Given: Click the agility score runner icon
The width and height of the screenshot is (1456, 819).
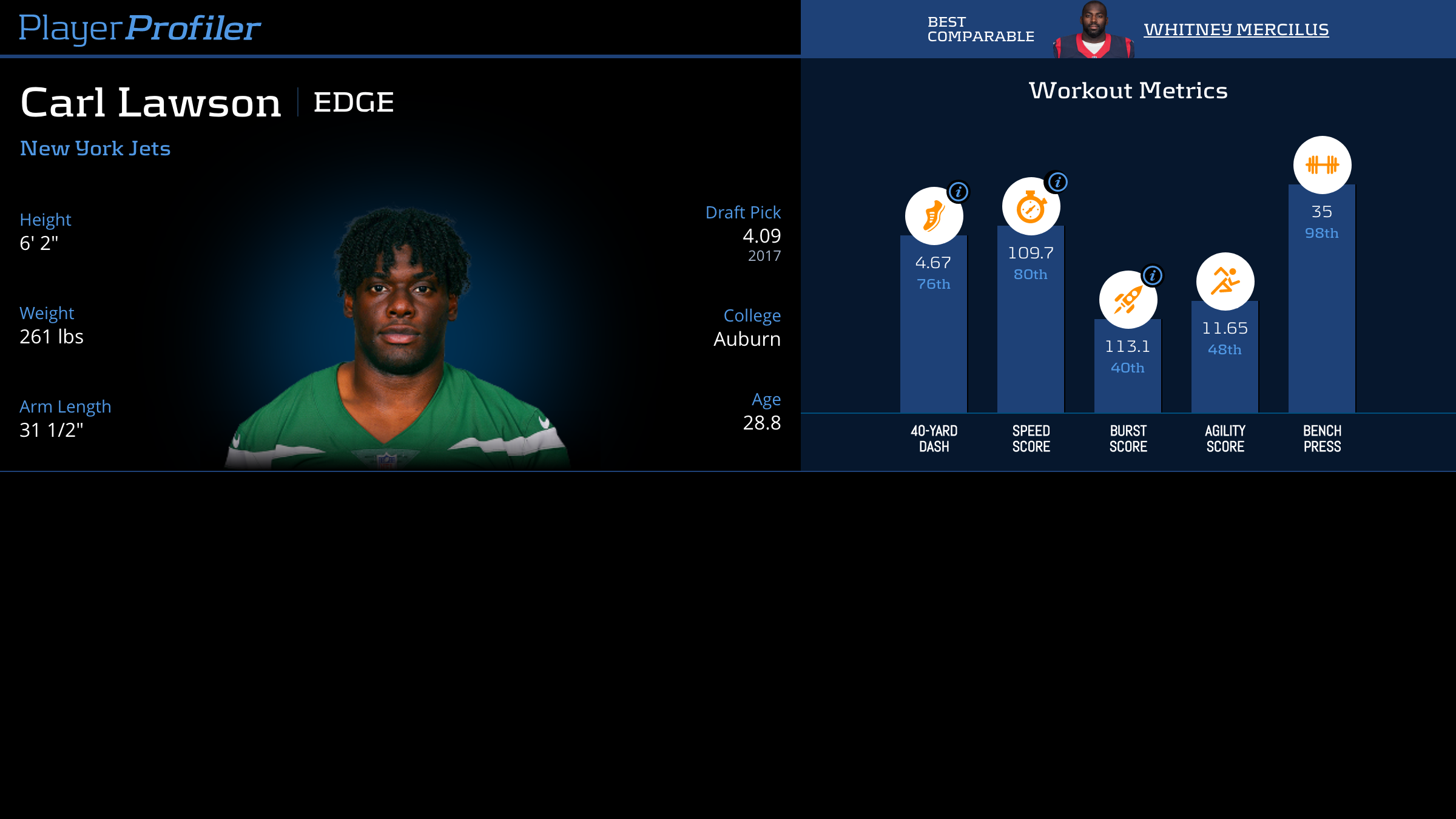Looking at the screenshot, I should point(1225,281).
